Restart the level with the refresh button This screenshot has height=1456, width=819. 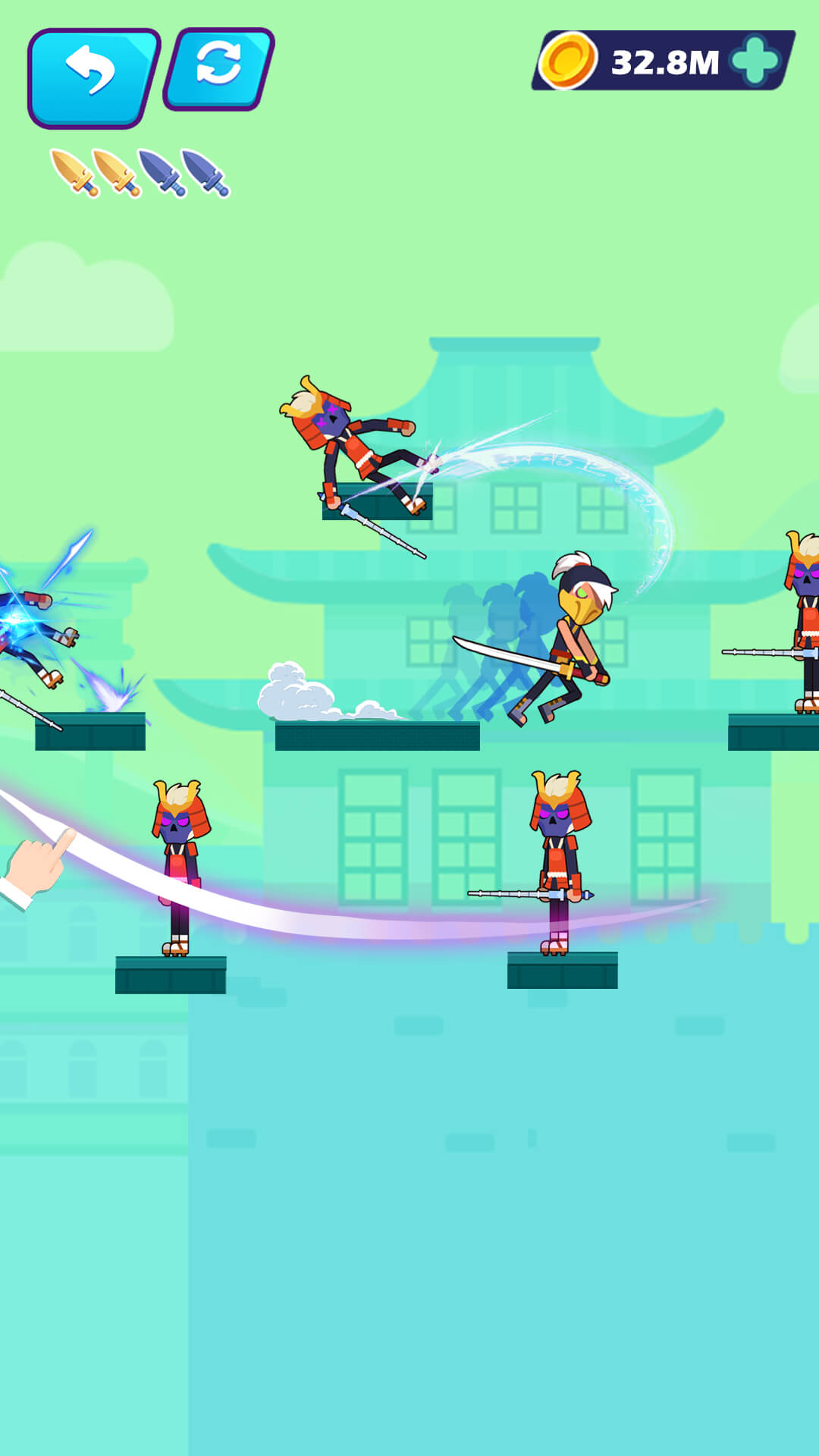tap(219, 68)
